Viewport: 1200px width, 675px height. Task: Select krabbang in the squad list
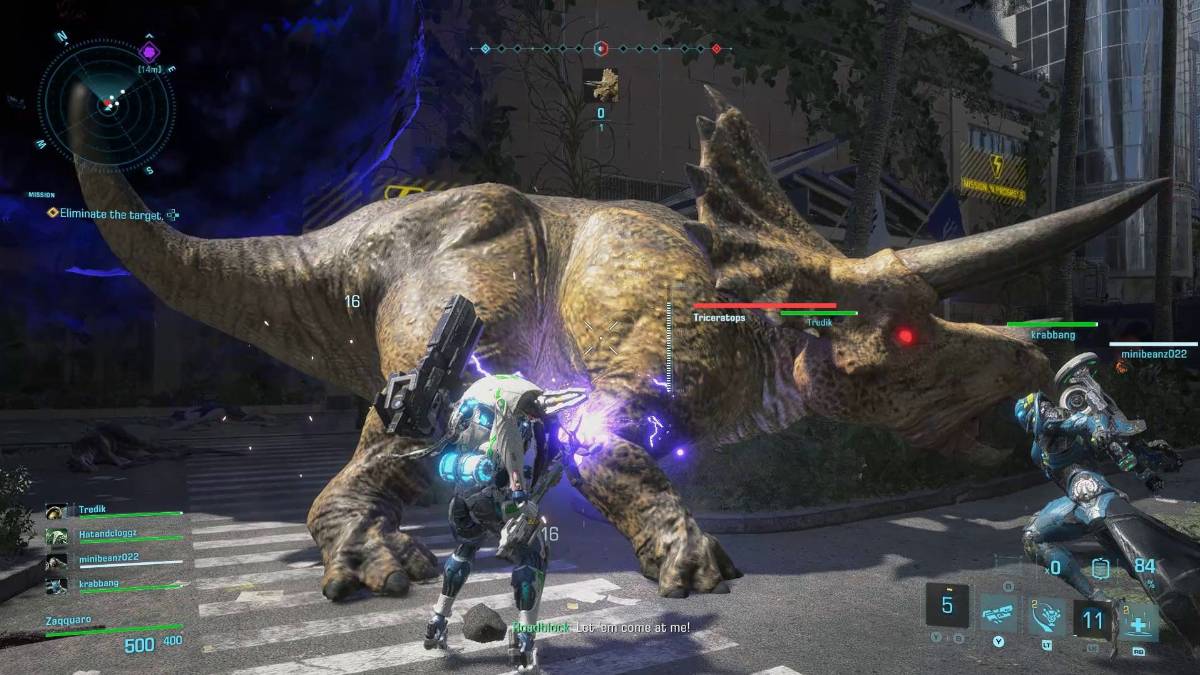click(x=100, y=585)
